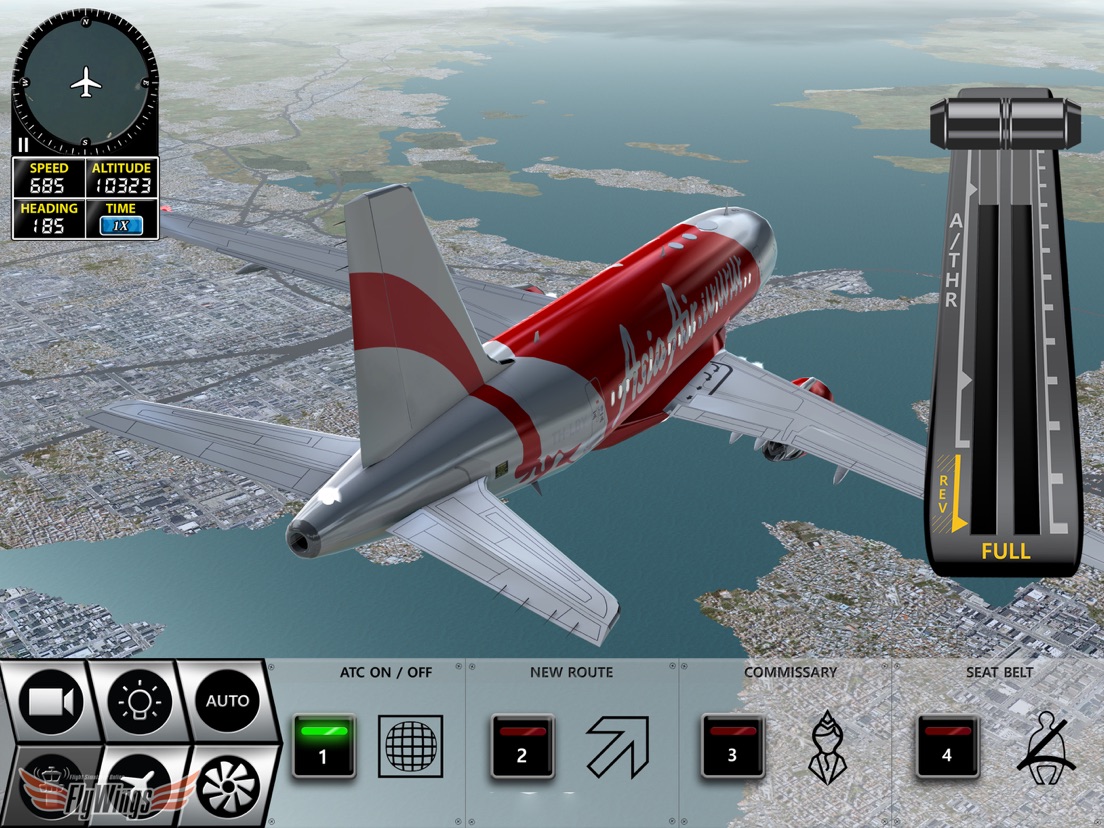Toggle Seat Belt switch number 4
This screenshot has height=828, width=1104.
tap(947, 746)
